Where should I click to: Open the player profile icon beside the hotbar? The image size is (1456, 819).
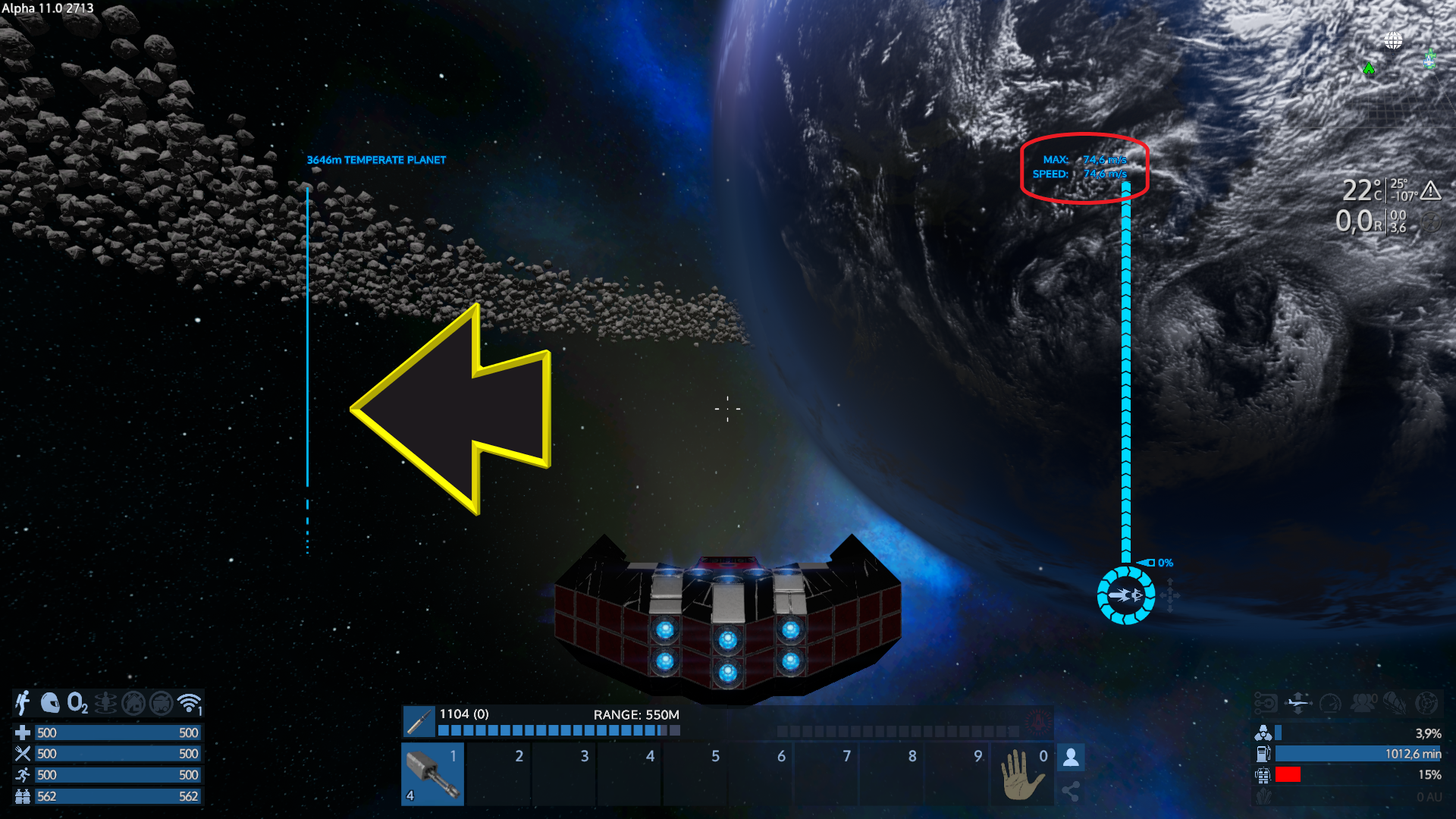1071,757
